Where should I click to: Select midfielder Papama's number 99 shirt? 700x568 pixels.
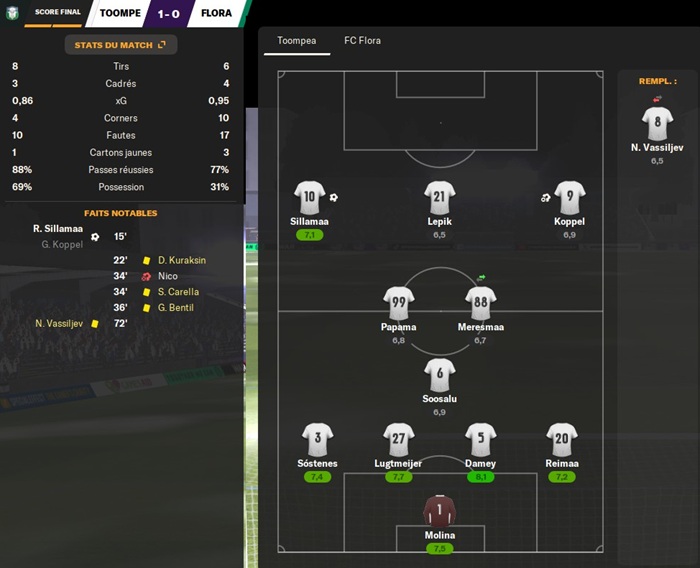[x=398, y=303]
